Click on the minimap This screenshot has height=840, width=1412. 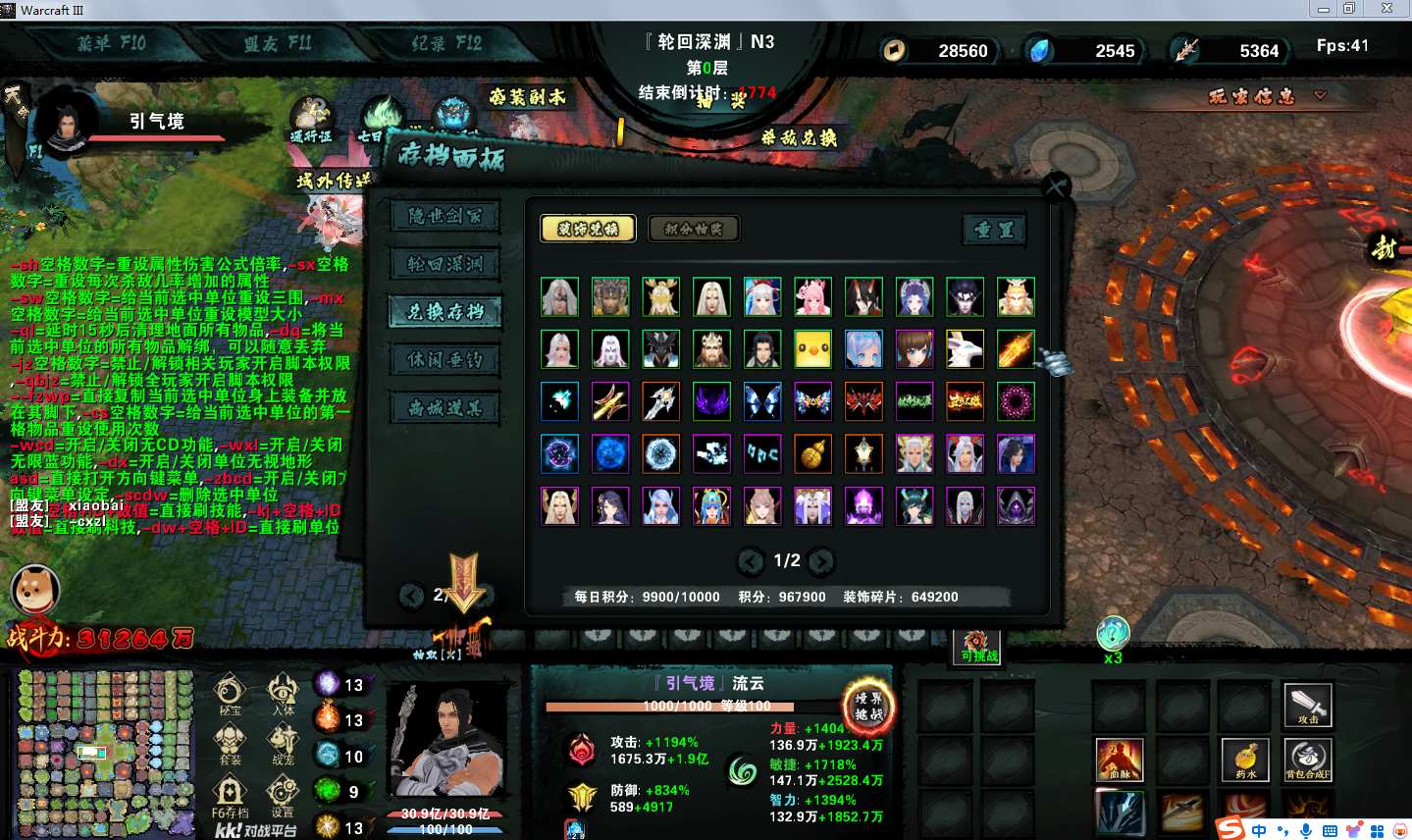click(x=105, y=753)
